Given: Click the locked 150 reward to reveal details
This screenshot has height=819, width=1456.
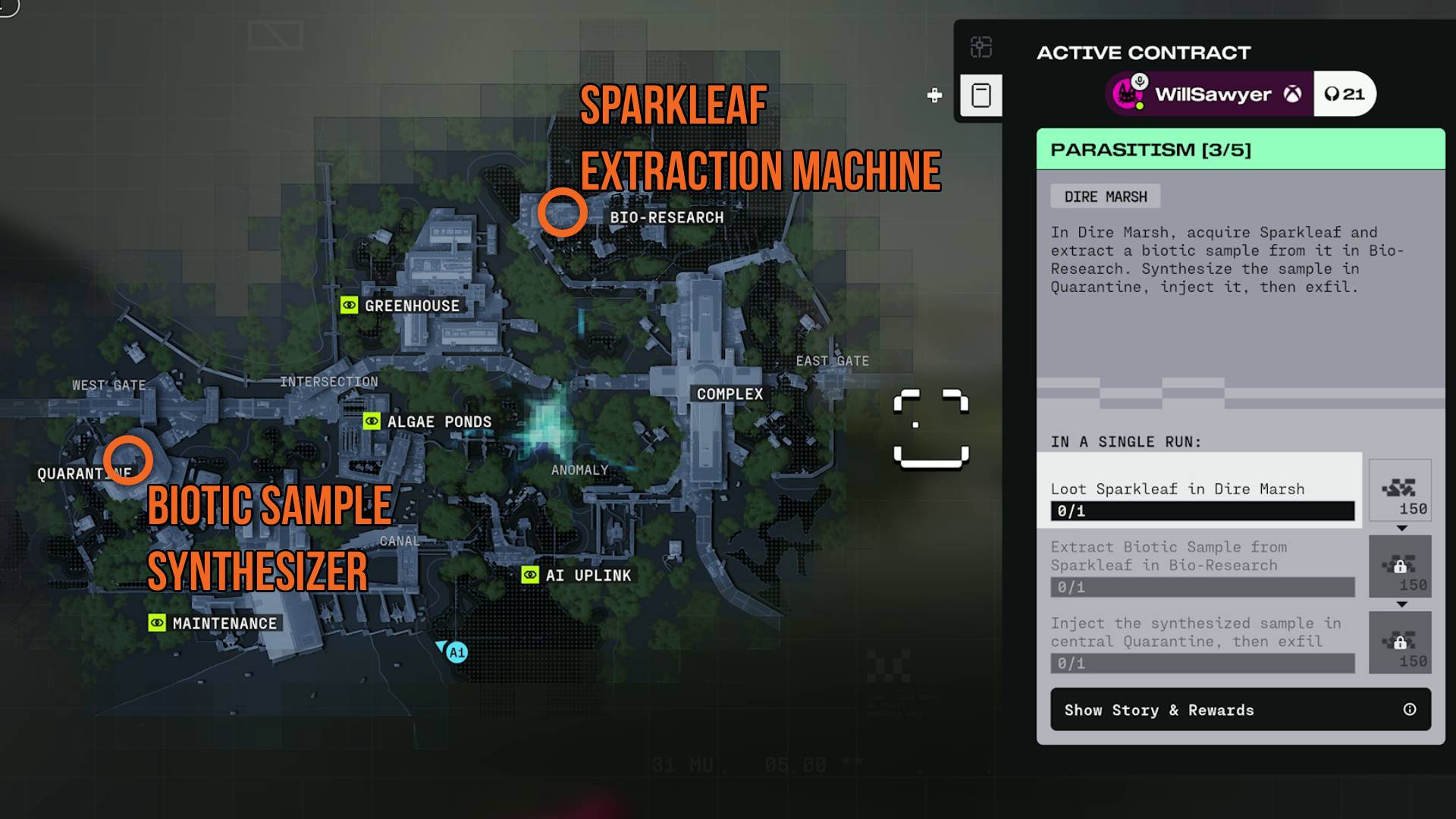Looking at the screenshot, I should point(1400,566).
